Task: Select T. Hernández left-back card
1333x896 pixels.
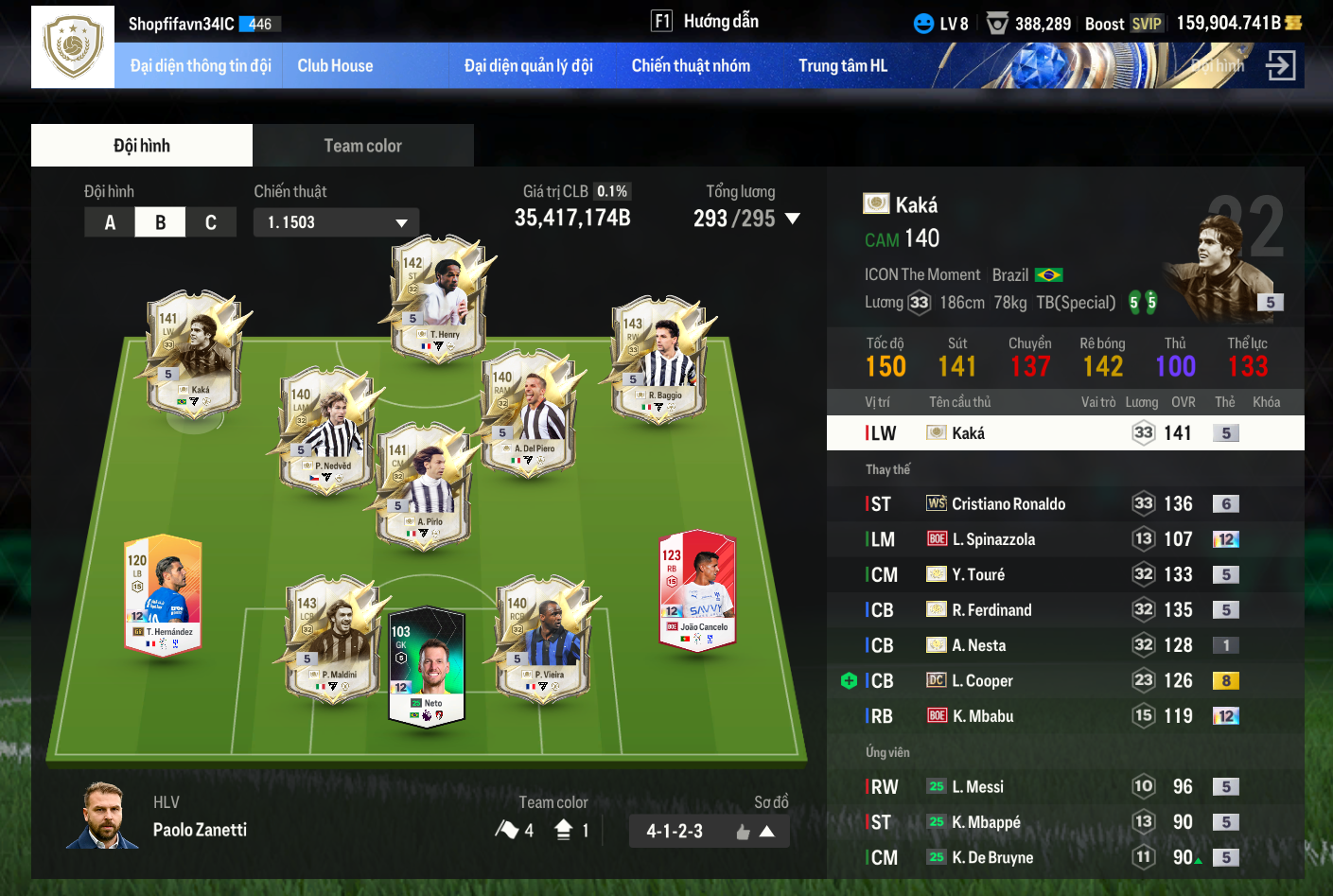Action: 163,594
